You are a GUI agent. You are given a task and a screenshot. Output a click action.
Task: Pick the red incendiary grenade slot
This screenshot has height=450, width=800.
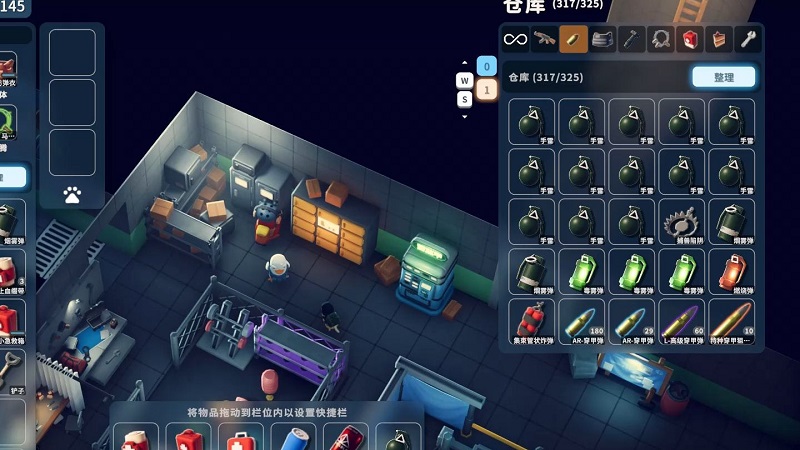click(732, 272)
